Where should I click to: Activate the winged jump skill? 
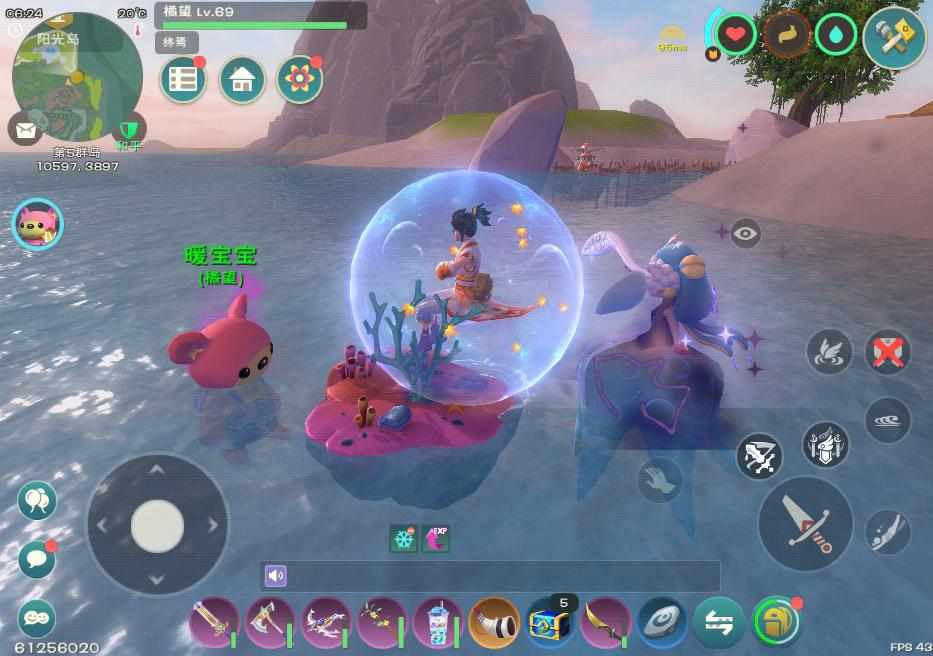tap(829, 351)
